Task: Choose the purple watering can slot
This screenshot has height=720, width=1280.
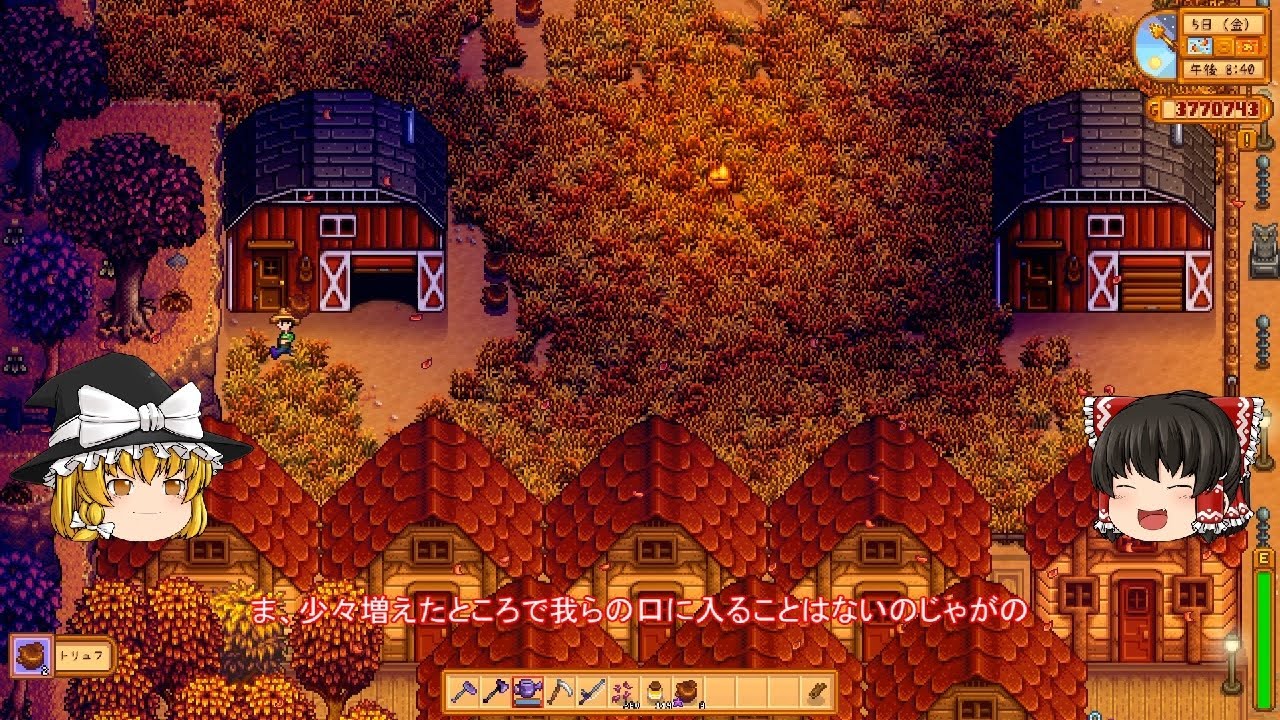Action: (527, 692)
